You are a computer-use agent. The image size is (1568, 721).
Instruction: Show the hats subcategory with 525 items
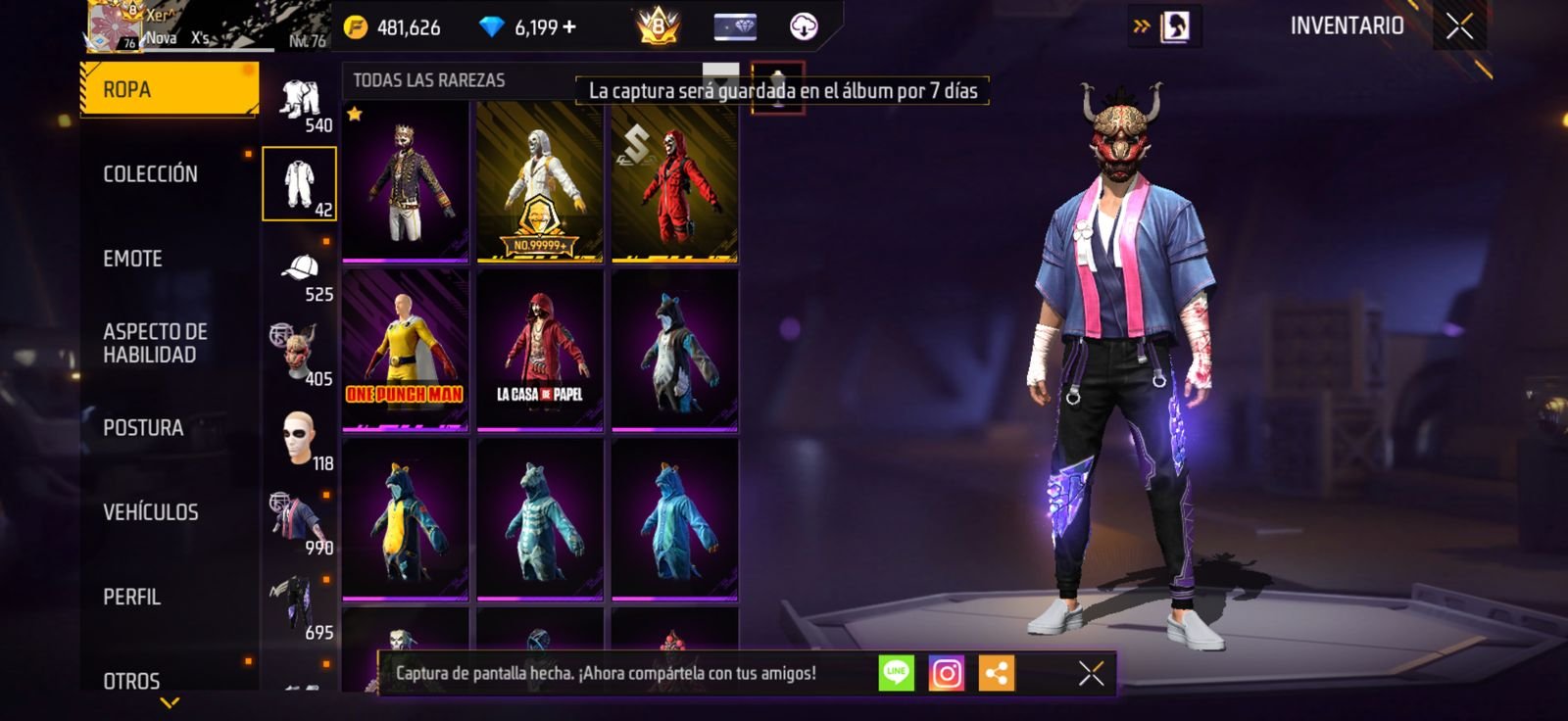300,276
